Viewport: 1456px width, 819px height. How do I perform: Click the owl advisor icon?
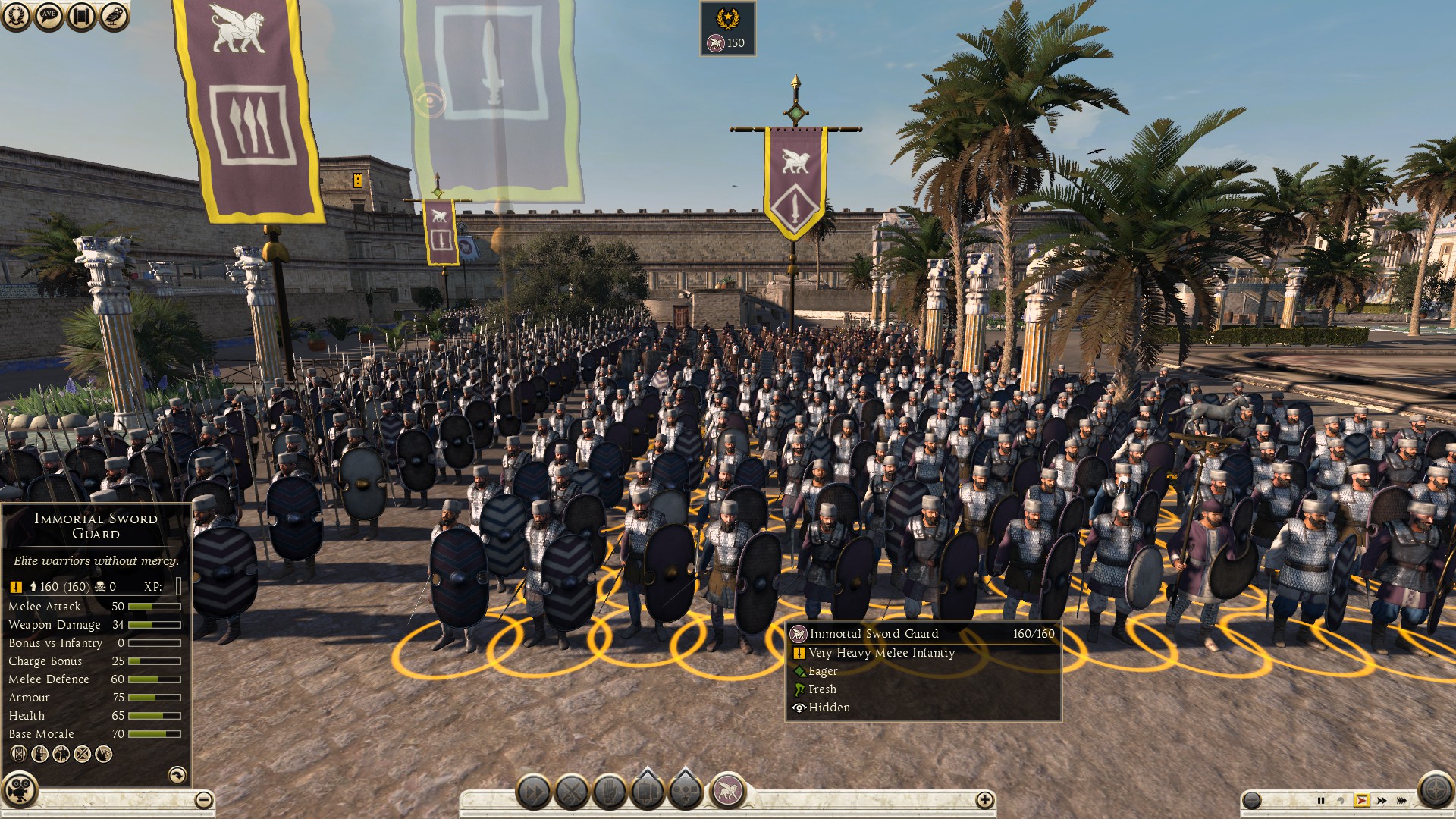tap(114, 16)
